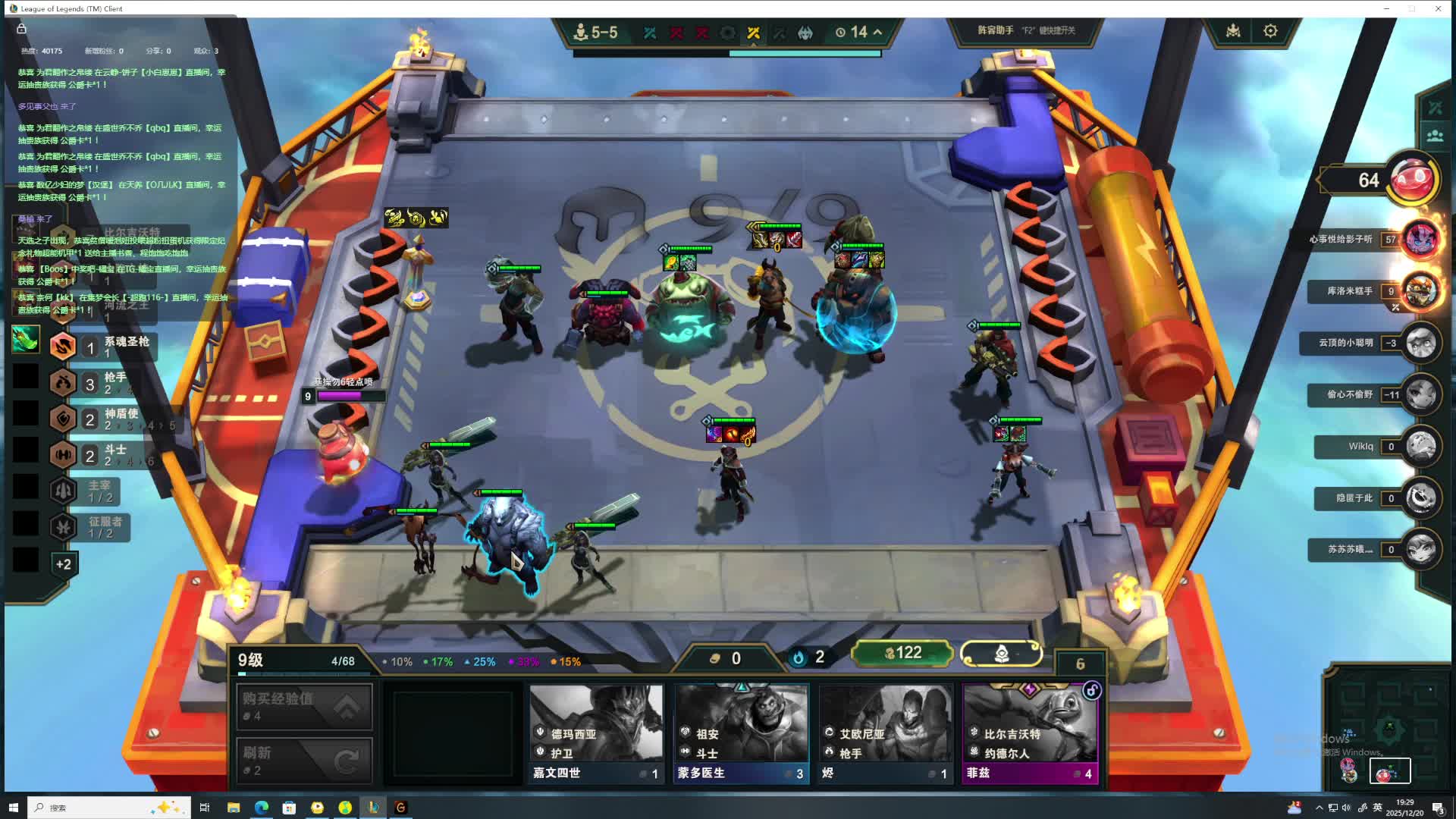The width and height of the screenshot is (1456, 819).
Task: Buy experience with the 购买经验值 button
Action: pos(304,707)
